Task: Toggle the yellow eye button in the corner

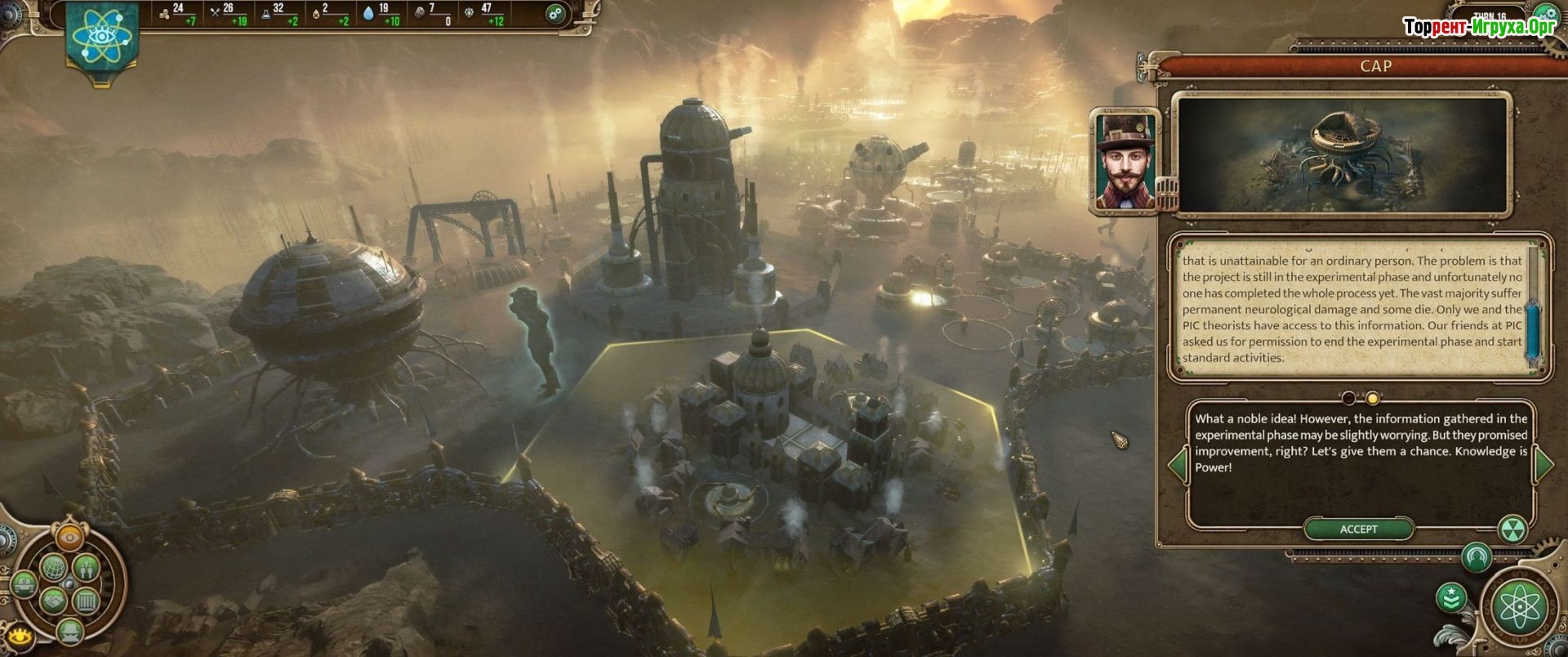Action: 18,637
